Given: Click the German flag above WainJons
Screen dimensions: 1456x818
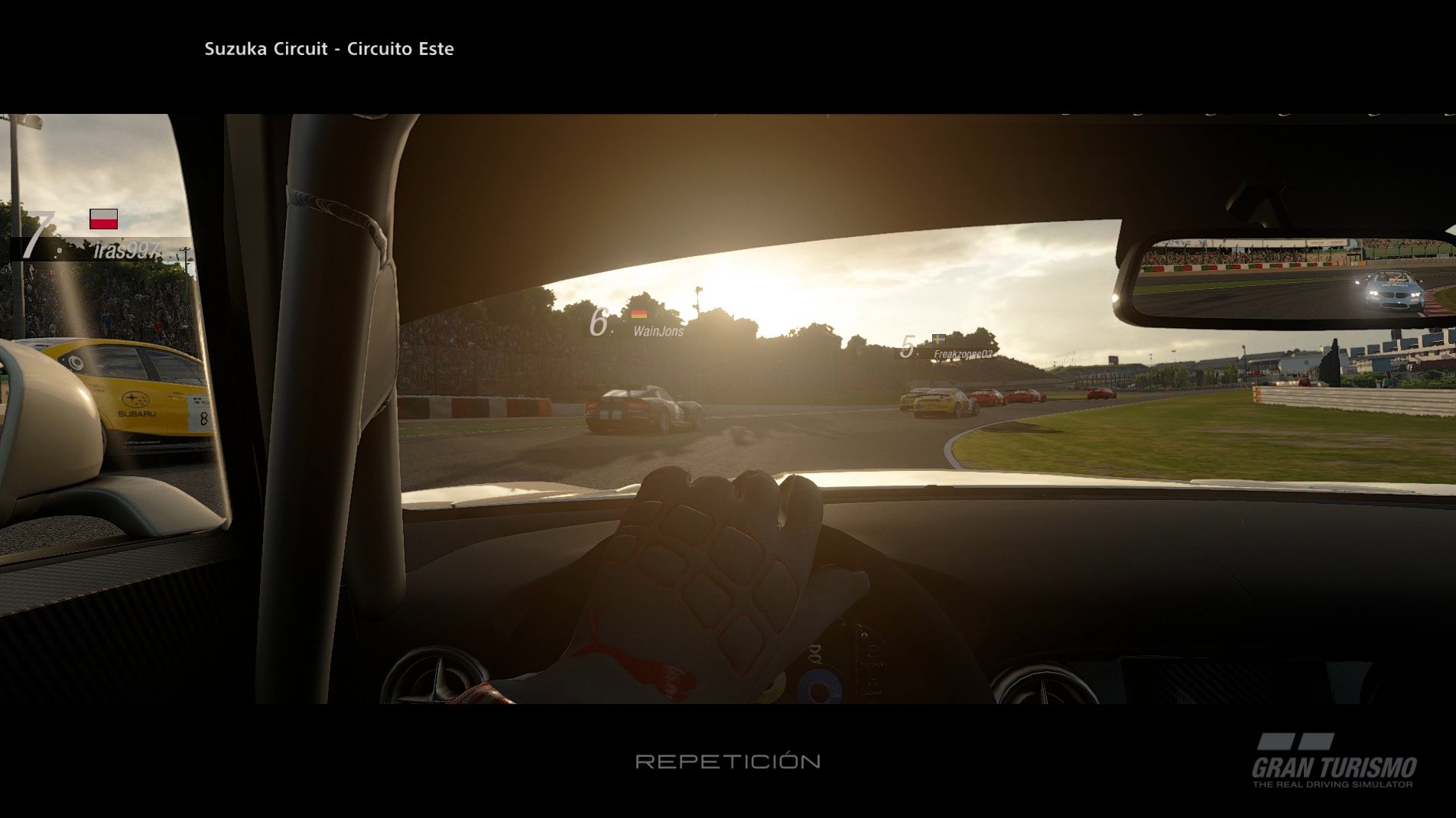Looking at the screenshot, I should click(x=641, y=313).
